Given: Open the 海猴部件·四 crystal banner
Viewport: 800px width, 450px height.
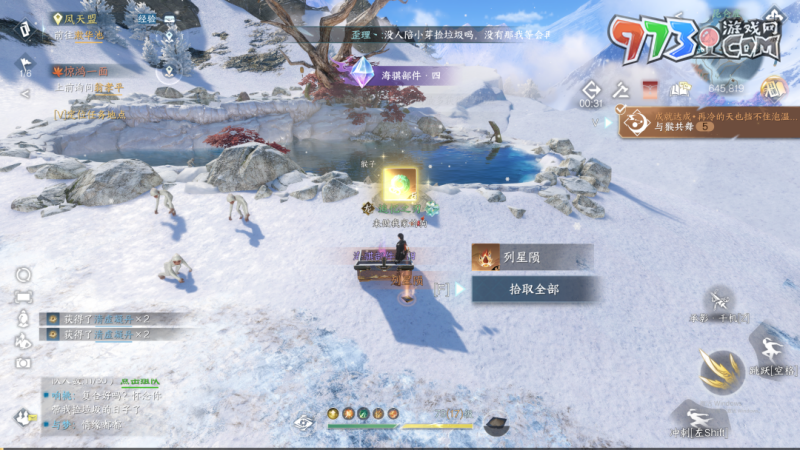Looking at the screenshot, I should pyautogui.click(x=400, y=75).
